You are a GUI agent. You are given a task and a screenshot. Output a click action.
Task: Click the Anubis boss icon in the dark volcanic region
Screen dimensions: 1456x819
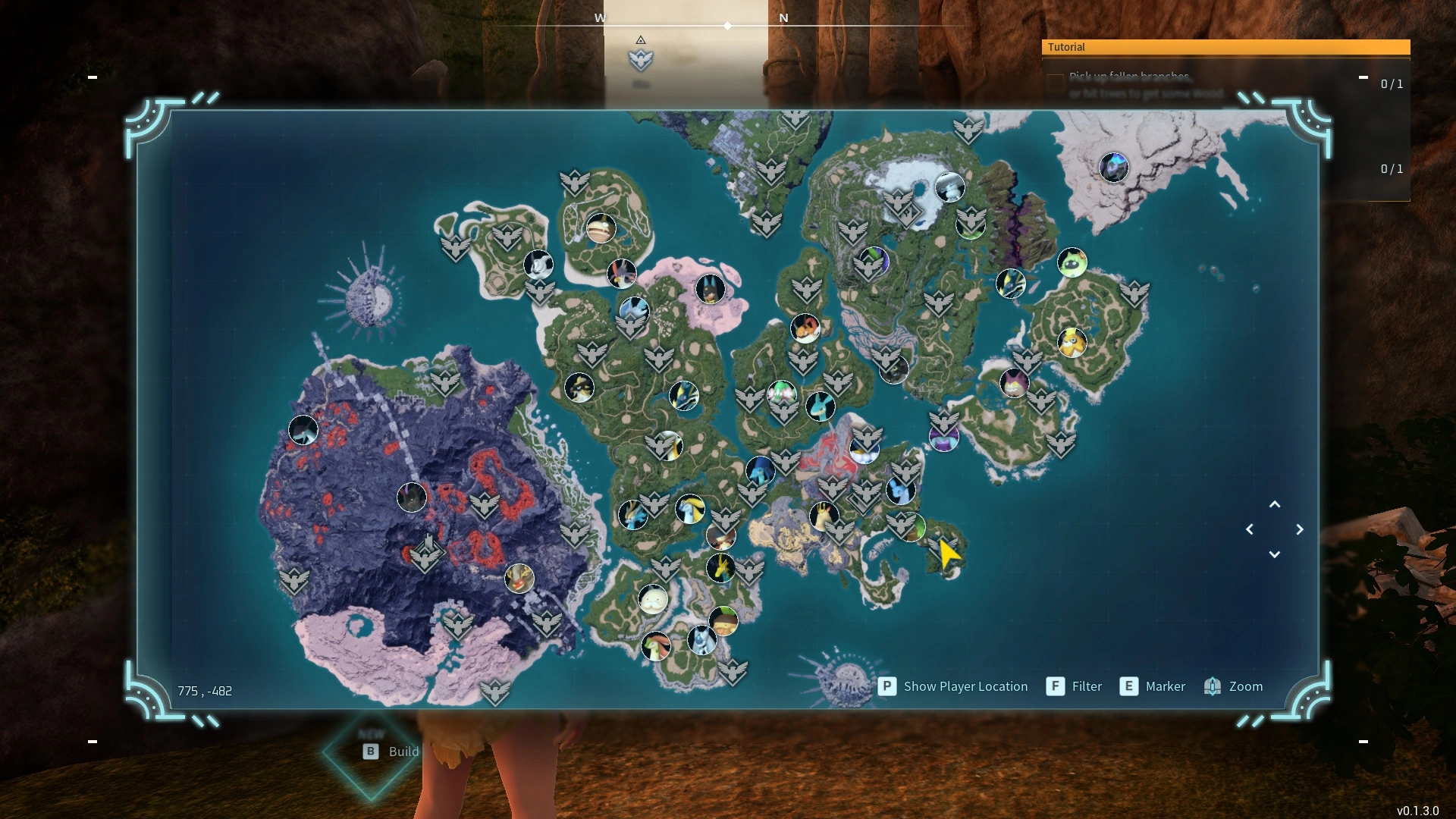410,498
